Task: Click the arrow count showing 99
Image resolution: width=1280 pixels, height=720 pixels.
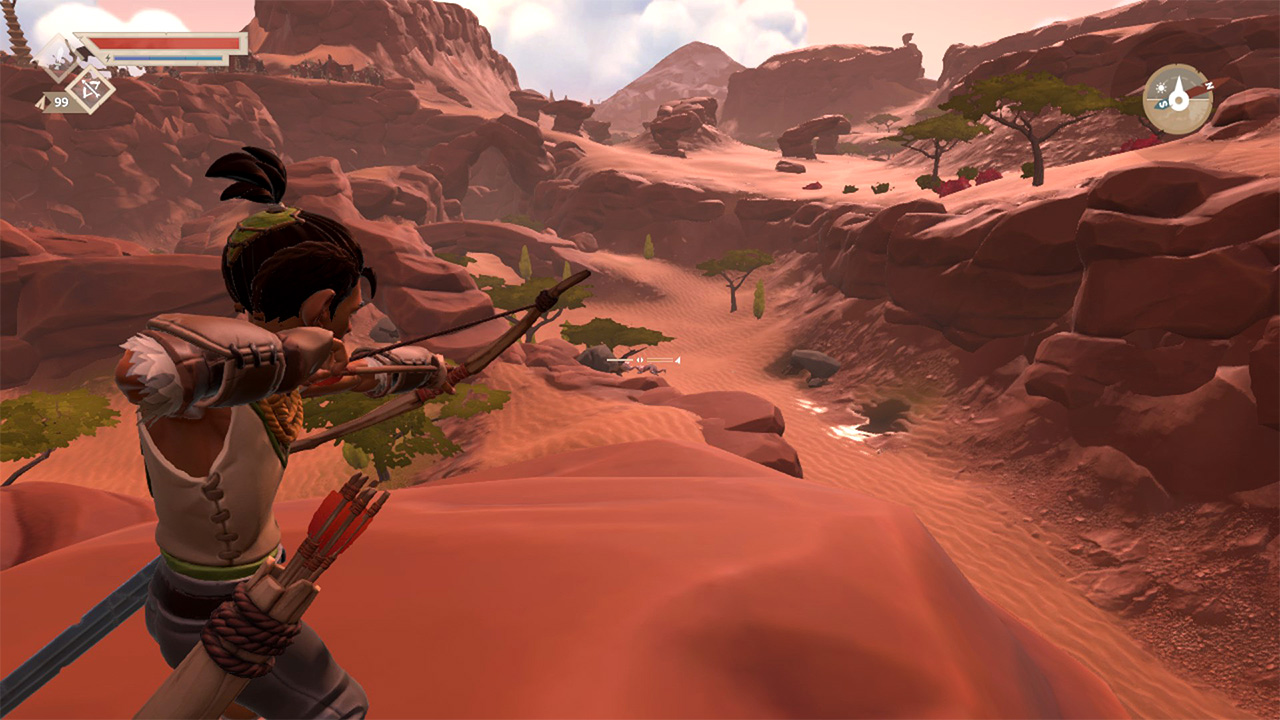Action: coord(61,102)
